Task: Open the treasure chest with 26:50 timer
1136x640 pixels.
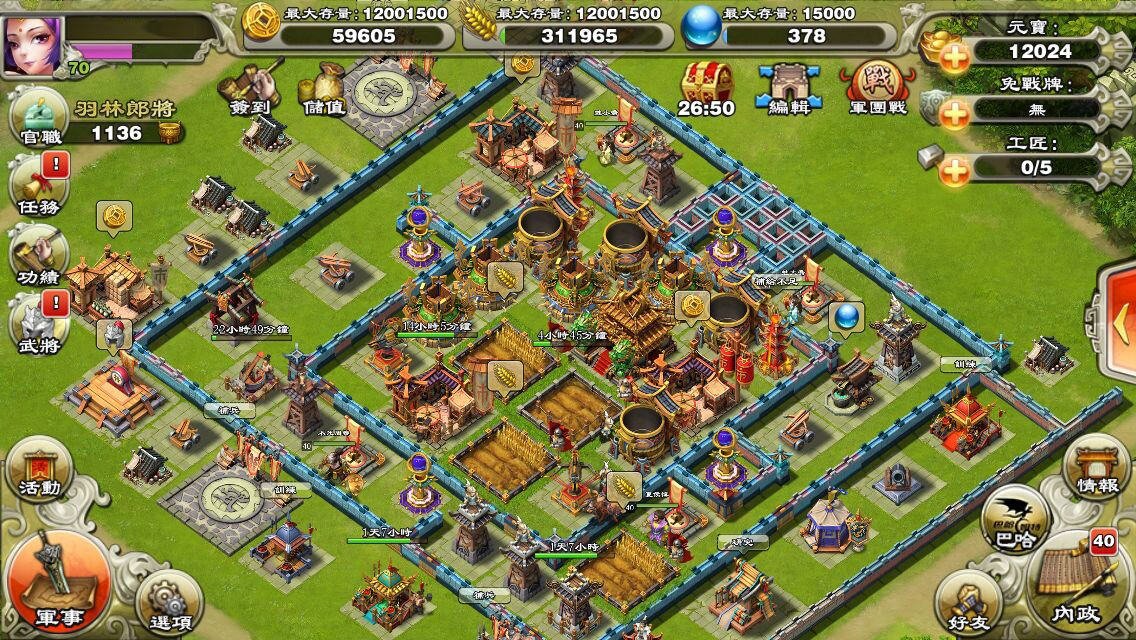Action: pyautogui.click(x=706, y=89)
